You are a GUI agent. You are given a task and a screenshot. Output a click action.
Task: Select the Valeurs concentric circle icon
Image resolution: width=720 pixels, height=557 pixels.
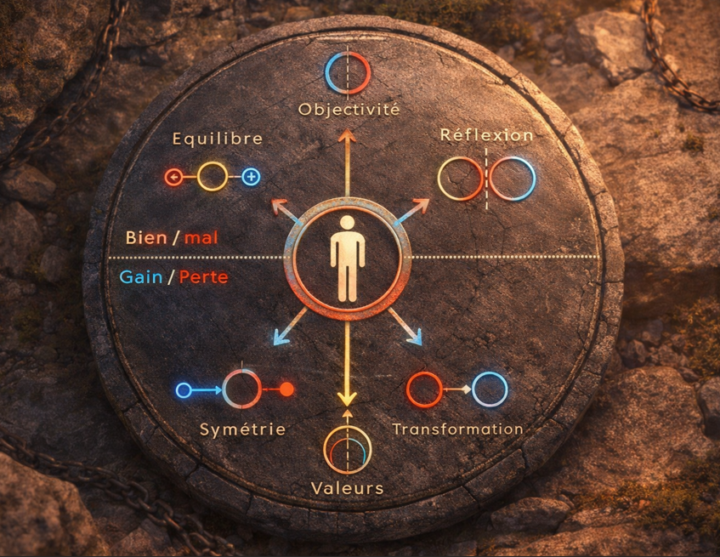coord(347,451)
